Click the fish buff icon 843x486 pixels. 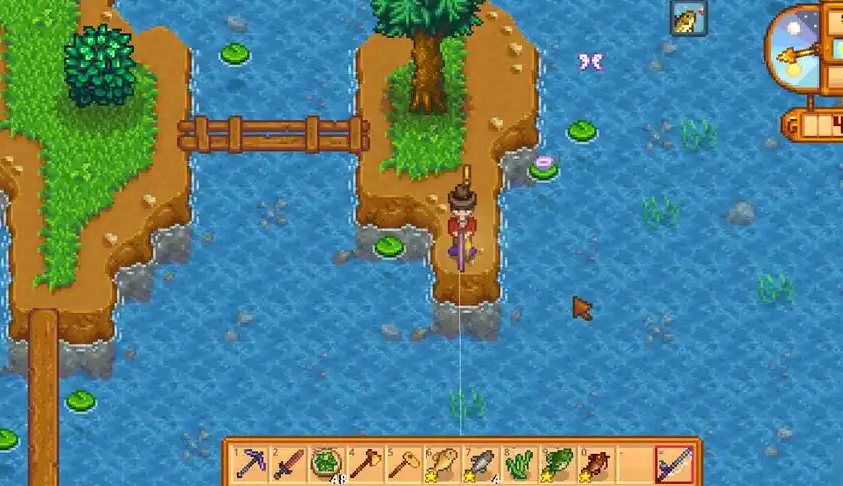(x=688, y=18)
